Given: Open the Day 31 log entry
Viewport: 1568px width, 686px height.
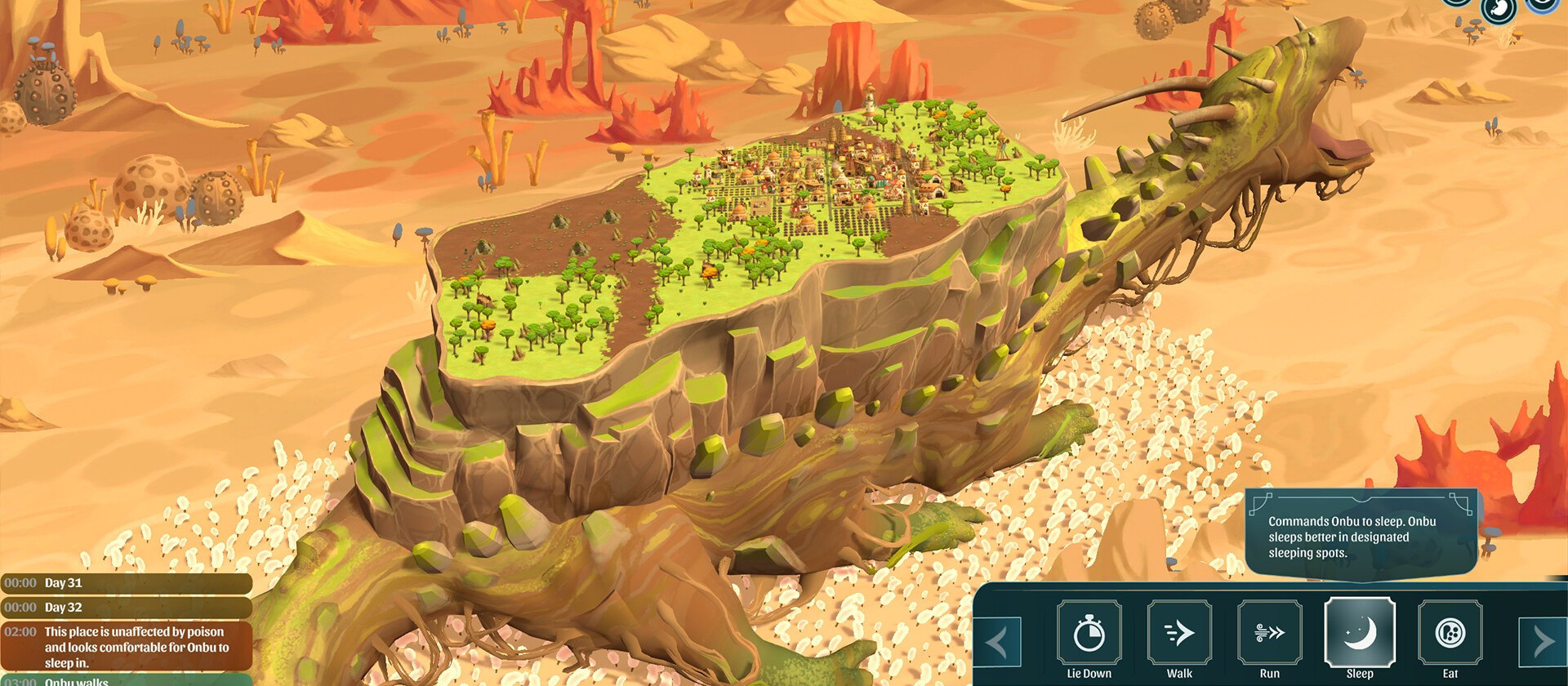Looking at the screenshot, I should point(122,584).
